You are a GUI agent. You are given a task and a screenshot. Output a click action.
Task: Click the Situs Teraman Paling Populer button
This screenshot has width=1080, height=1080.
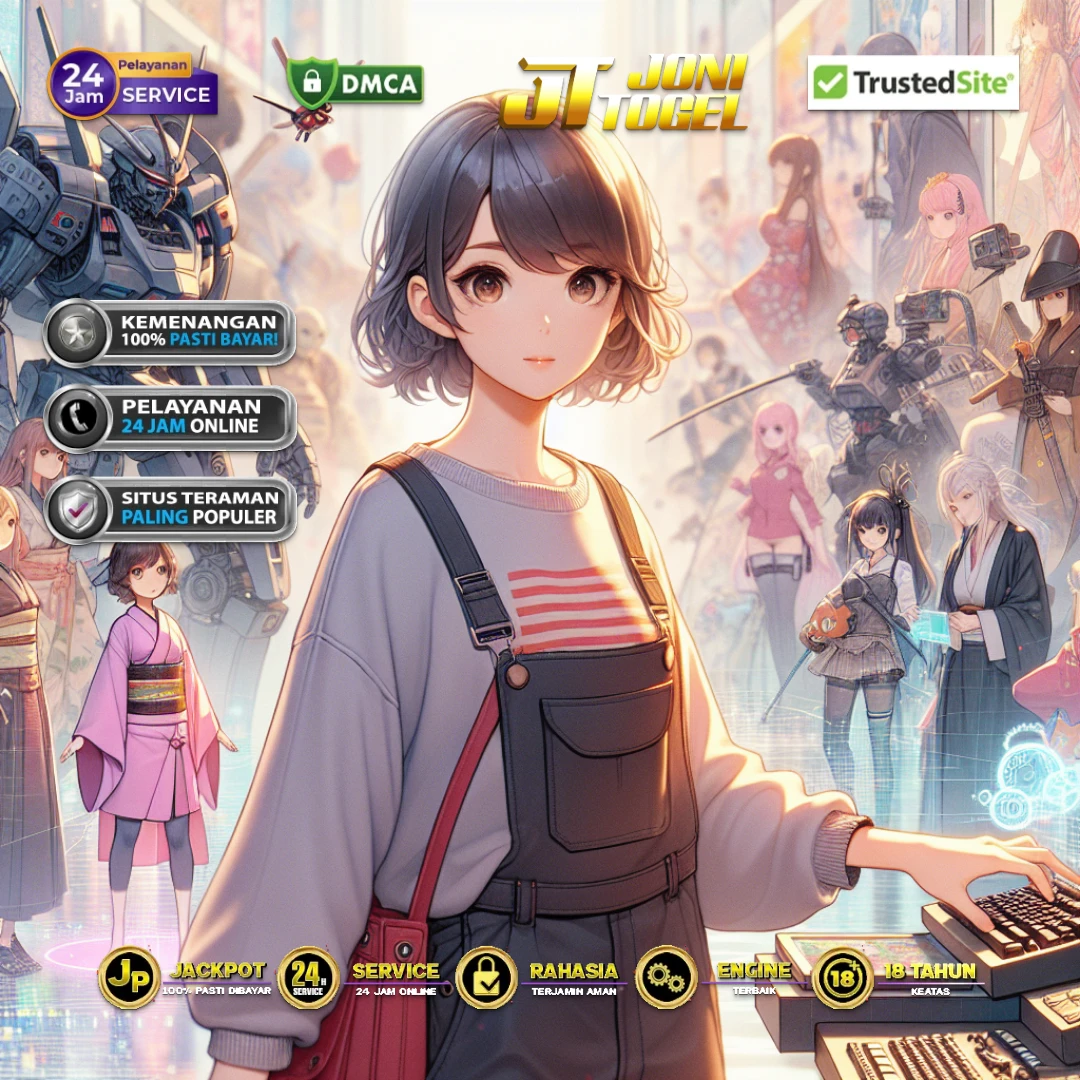[x=169, y=508]
